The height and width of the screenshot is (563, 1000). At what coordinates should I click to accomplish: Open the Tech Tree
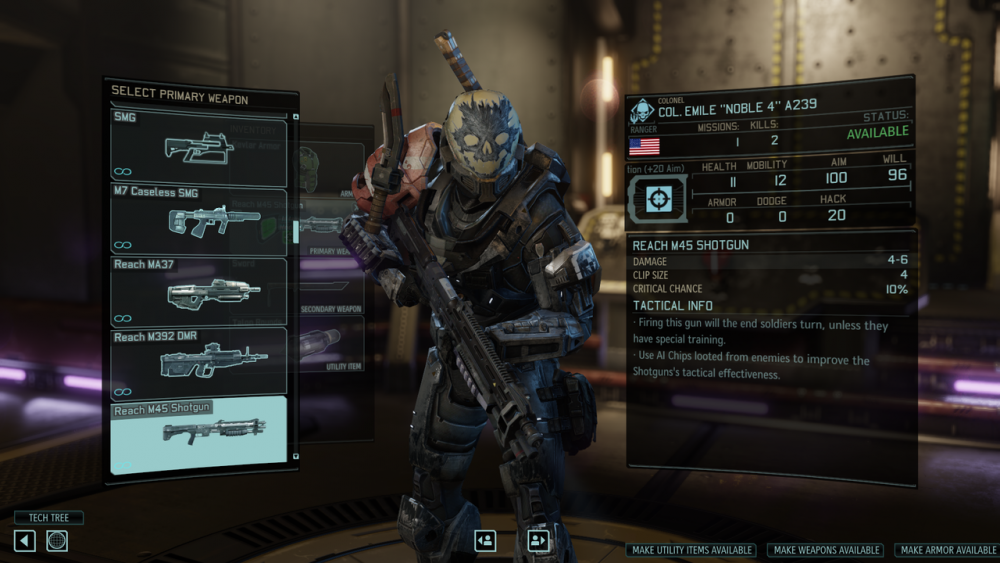[48, 518]
